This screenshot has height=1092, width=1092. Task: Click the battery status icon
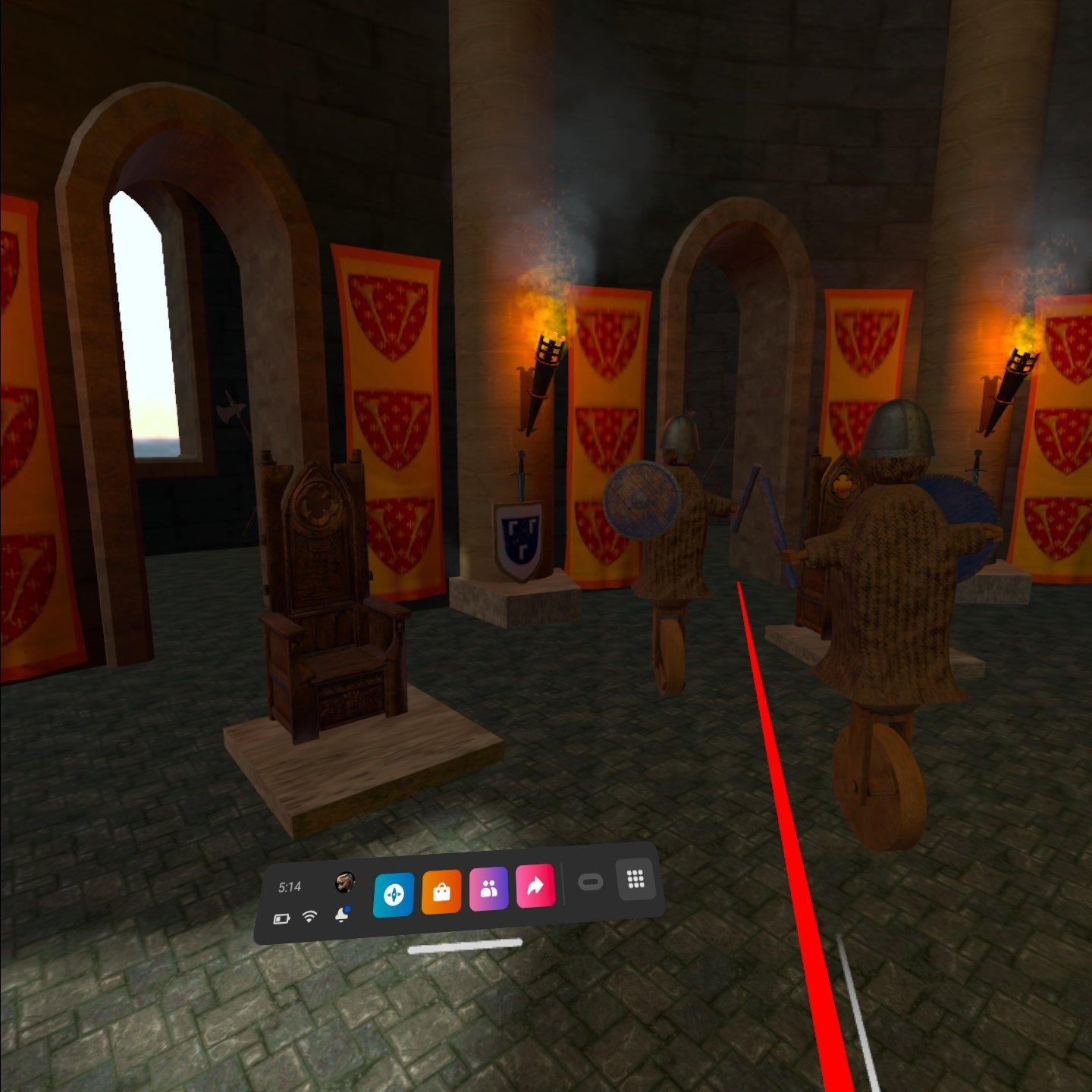pos(282,917)
